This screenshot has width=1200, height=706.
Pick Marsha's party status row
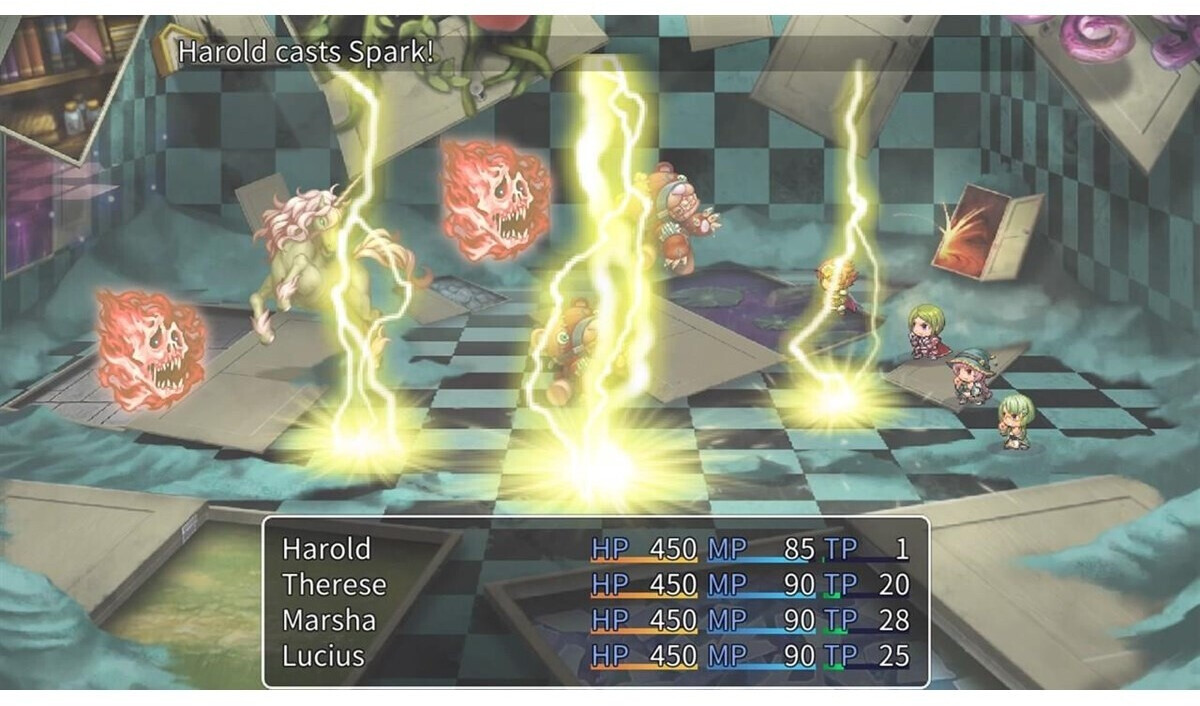329,621
